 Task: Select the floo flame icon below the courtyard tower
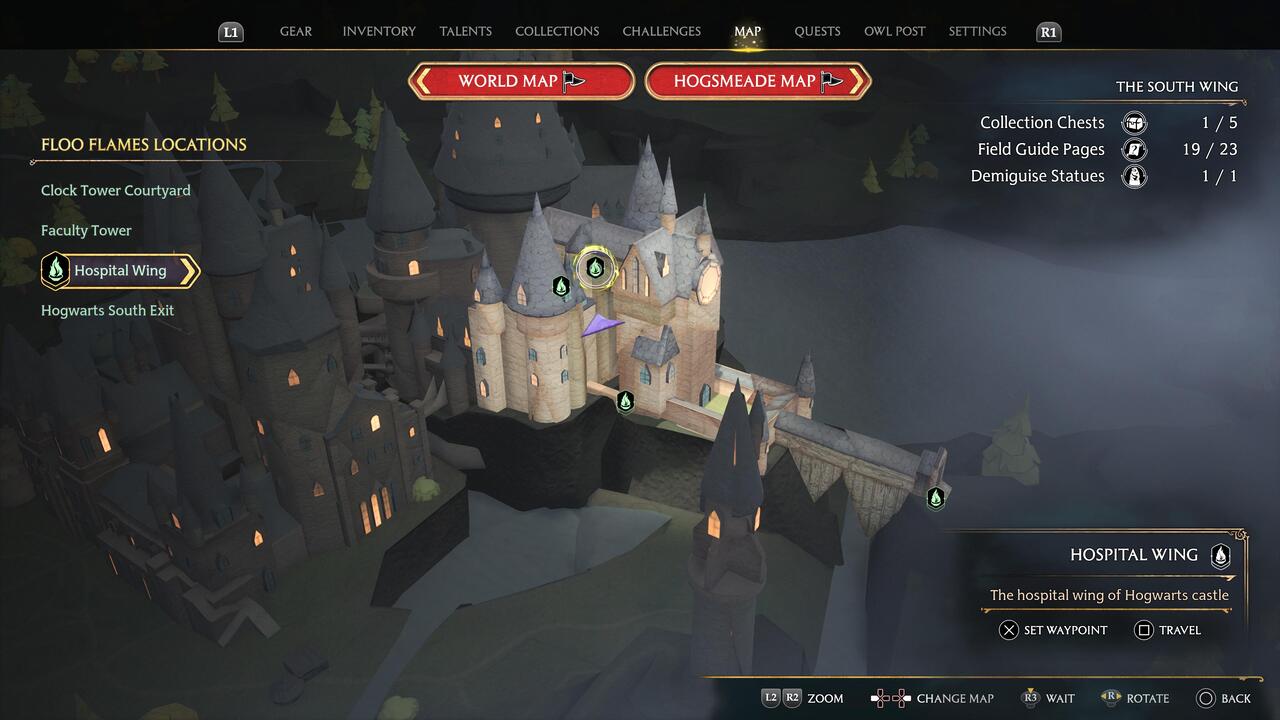(x=626, y=400)
